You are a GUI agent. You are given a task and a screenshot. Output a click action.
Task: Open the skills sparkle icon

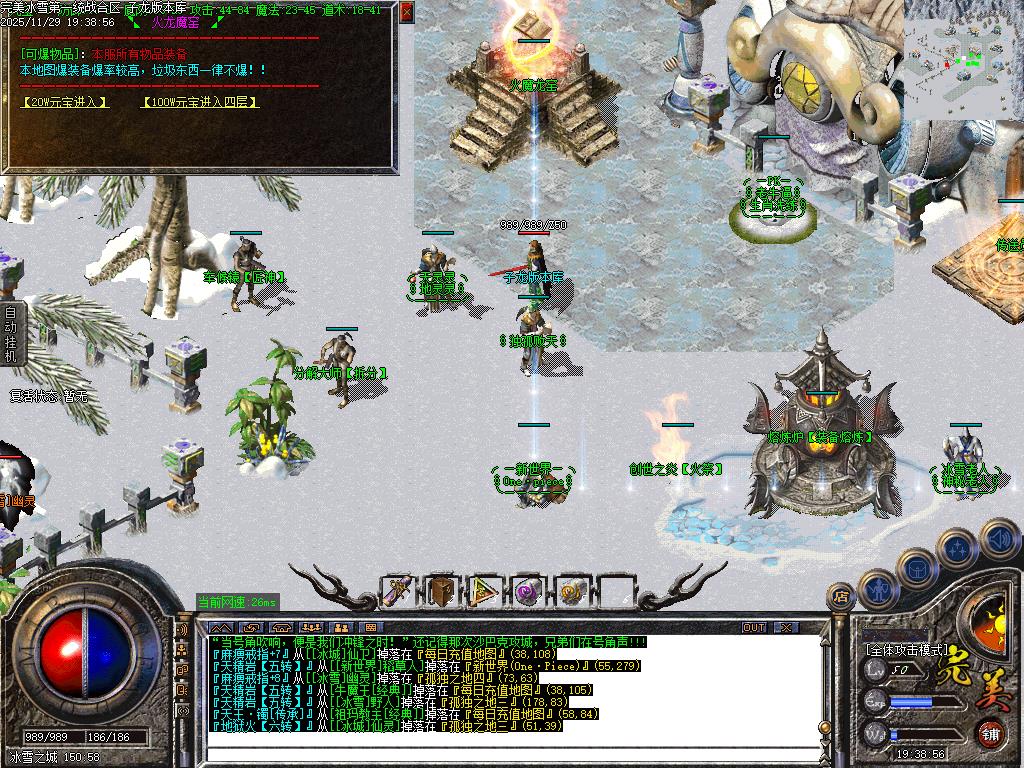tap(958, 549)
